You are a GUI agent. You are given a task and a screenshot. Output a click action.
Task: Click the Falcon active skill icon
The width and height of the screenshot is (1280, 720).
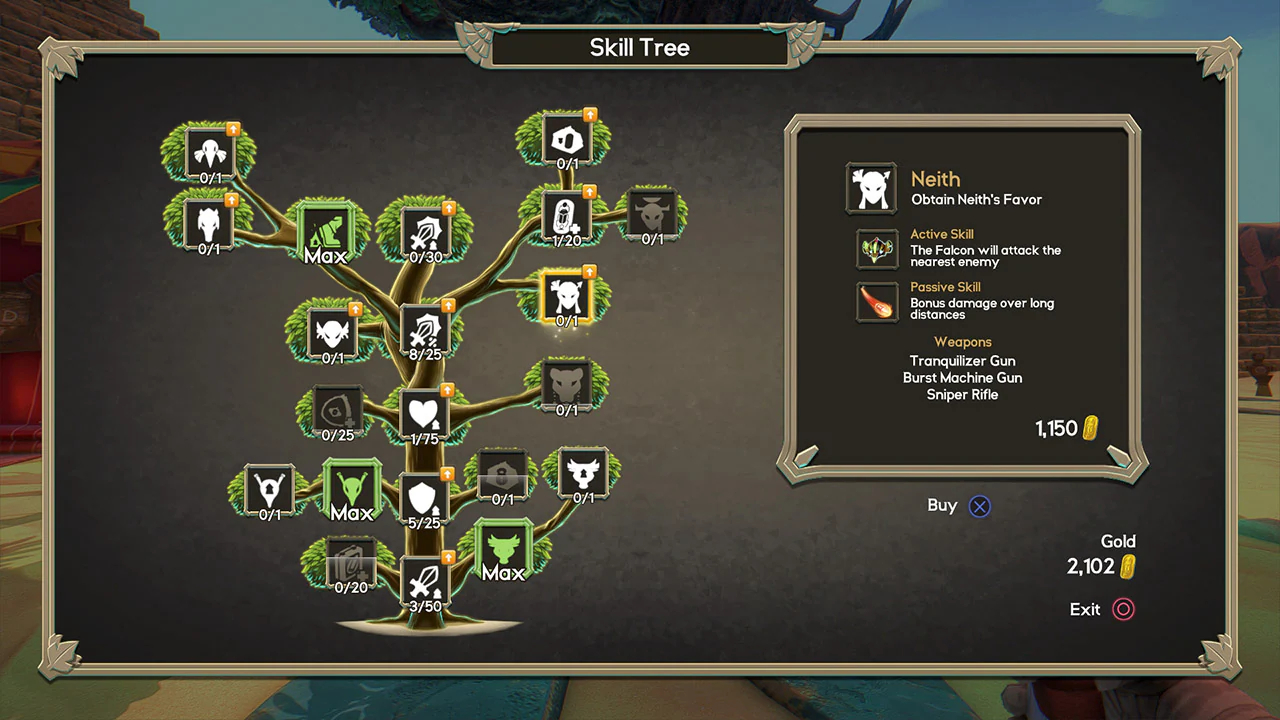pos(876,251)
